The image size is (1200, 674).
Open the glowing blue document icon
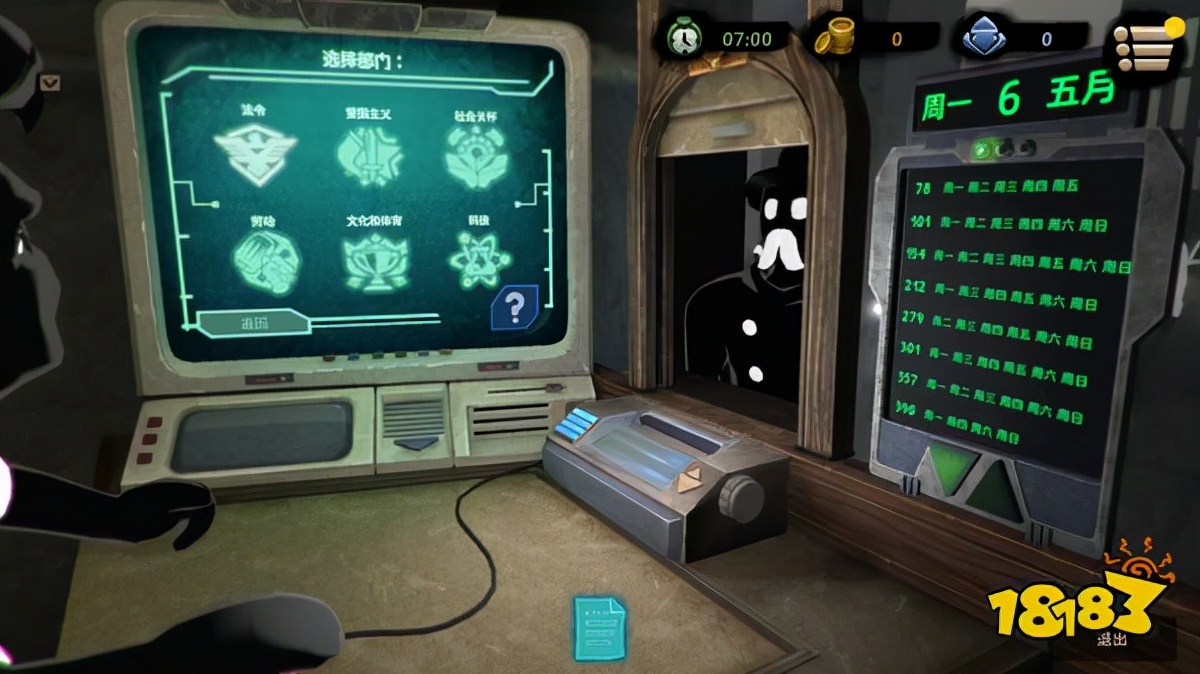(x=599, y=627)
